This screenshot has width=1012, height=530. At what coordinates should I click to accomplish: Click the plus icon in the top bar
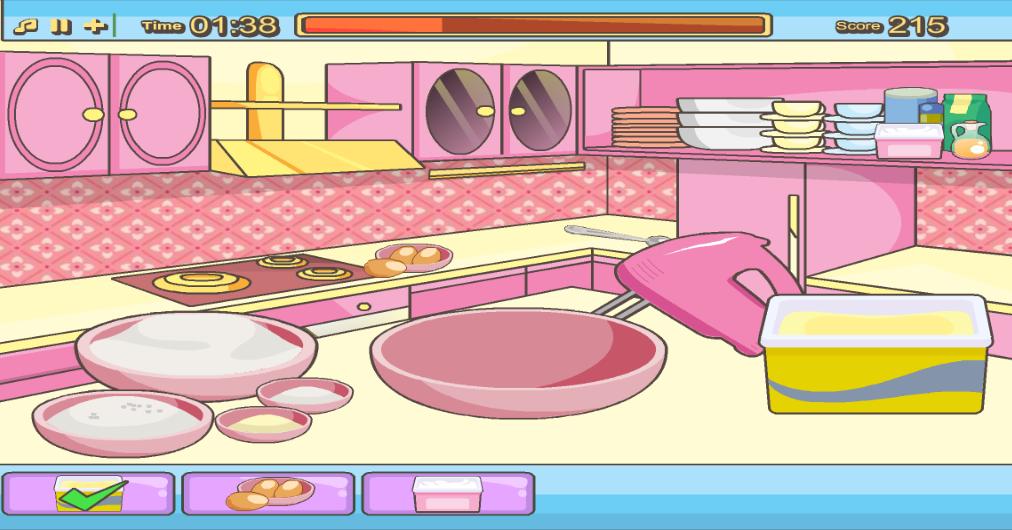tap(95, 25)
